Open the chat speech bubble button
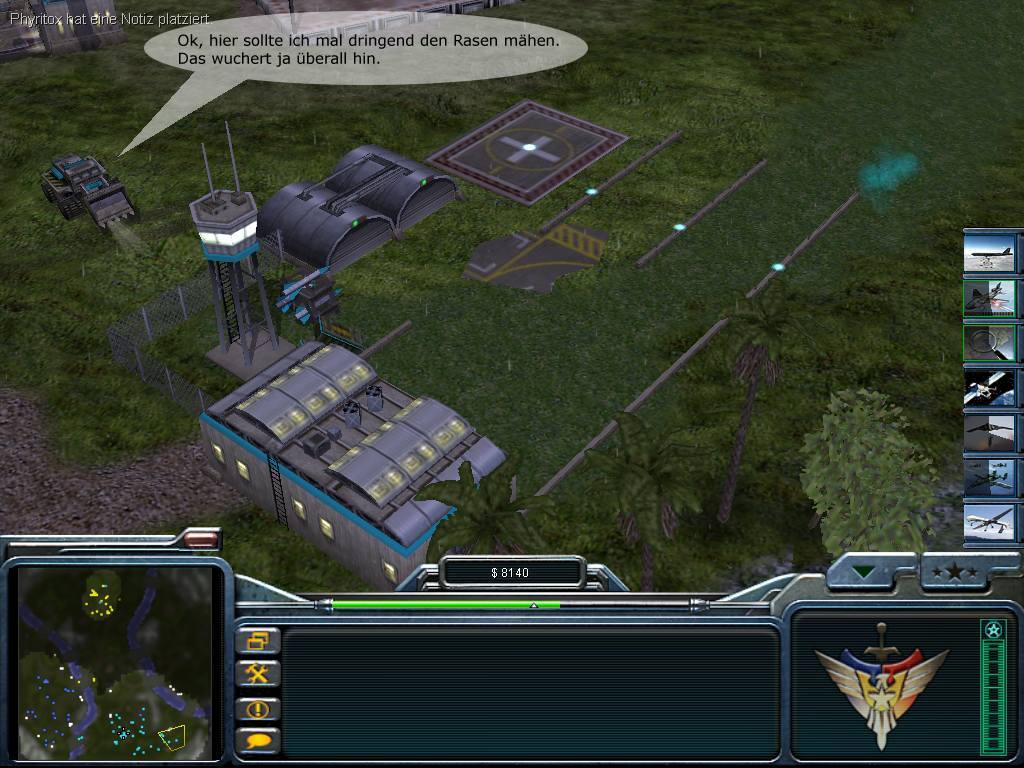 coord(258,741)
